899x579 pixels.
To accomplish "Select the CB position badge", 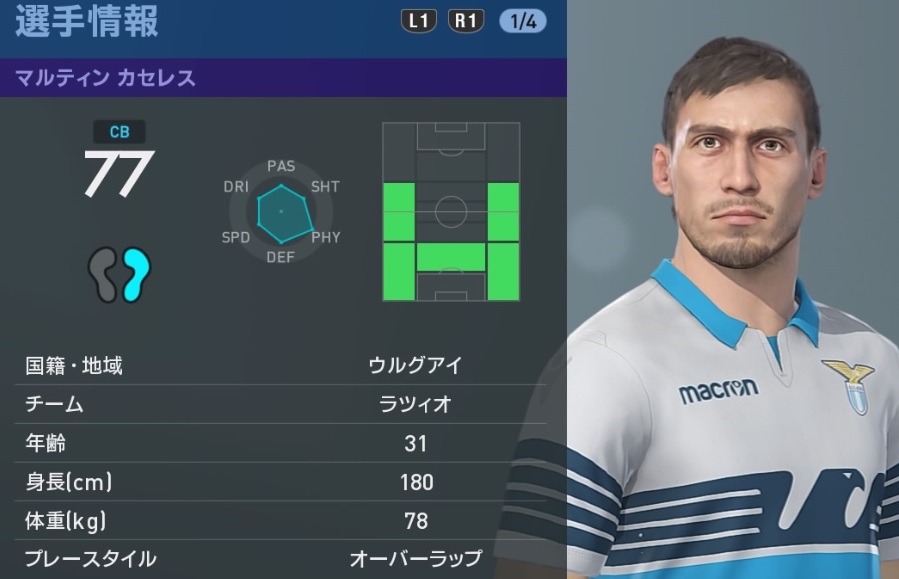I will 119,131.
